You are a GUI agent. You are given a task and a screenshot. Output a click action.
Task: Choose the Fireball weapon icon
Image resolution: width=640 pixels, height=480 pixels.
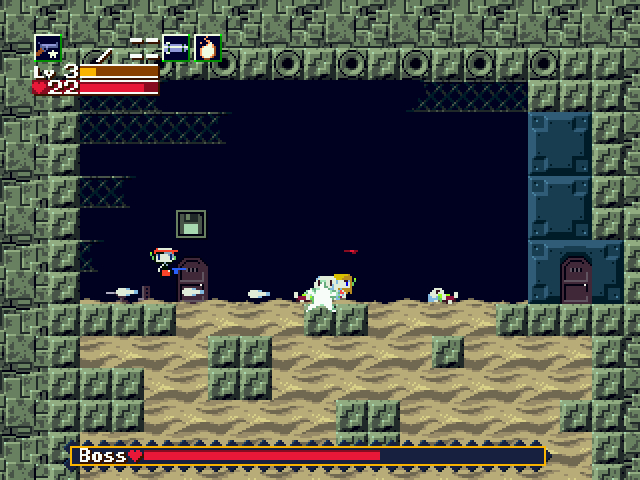207,47
